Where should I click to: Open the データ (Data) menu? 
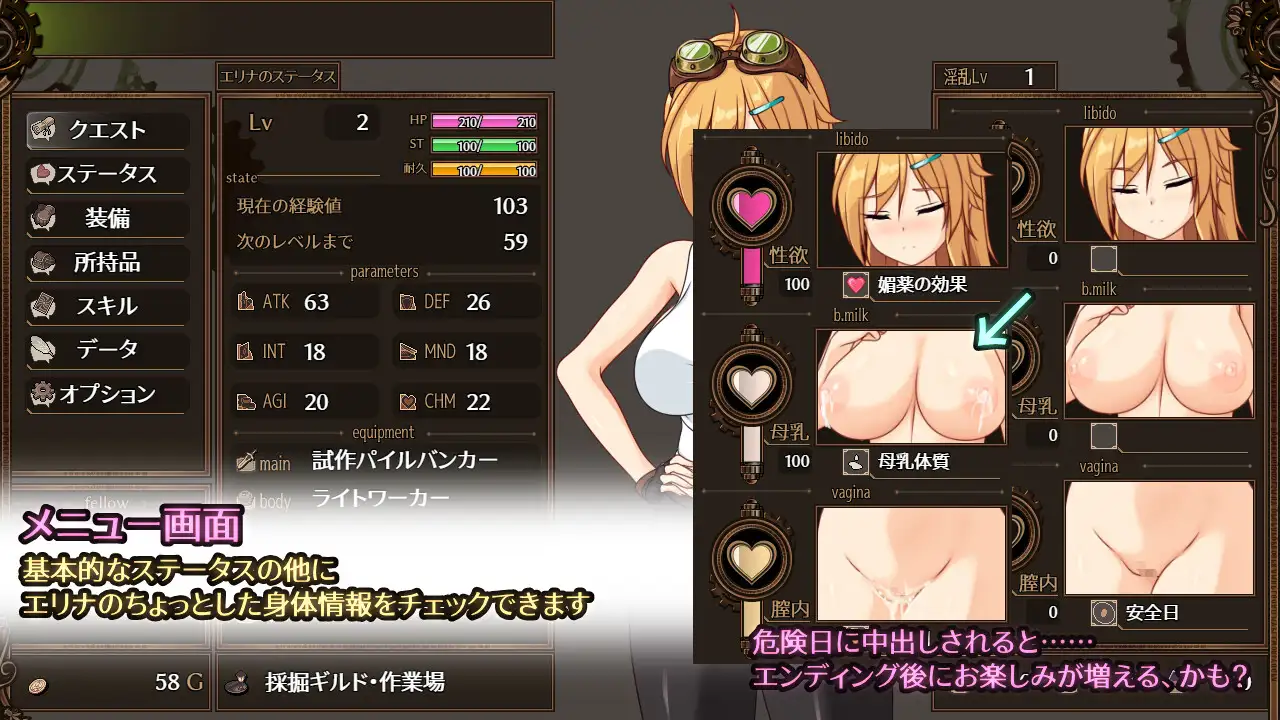point(107,350)
